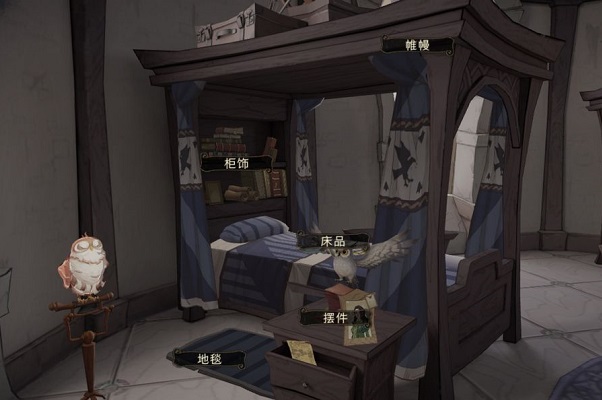Click the 摆件 ornament label
602x400 pixels.
click(x=336, y=318)
